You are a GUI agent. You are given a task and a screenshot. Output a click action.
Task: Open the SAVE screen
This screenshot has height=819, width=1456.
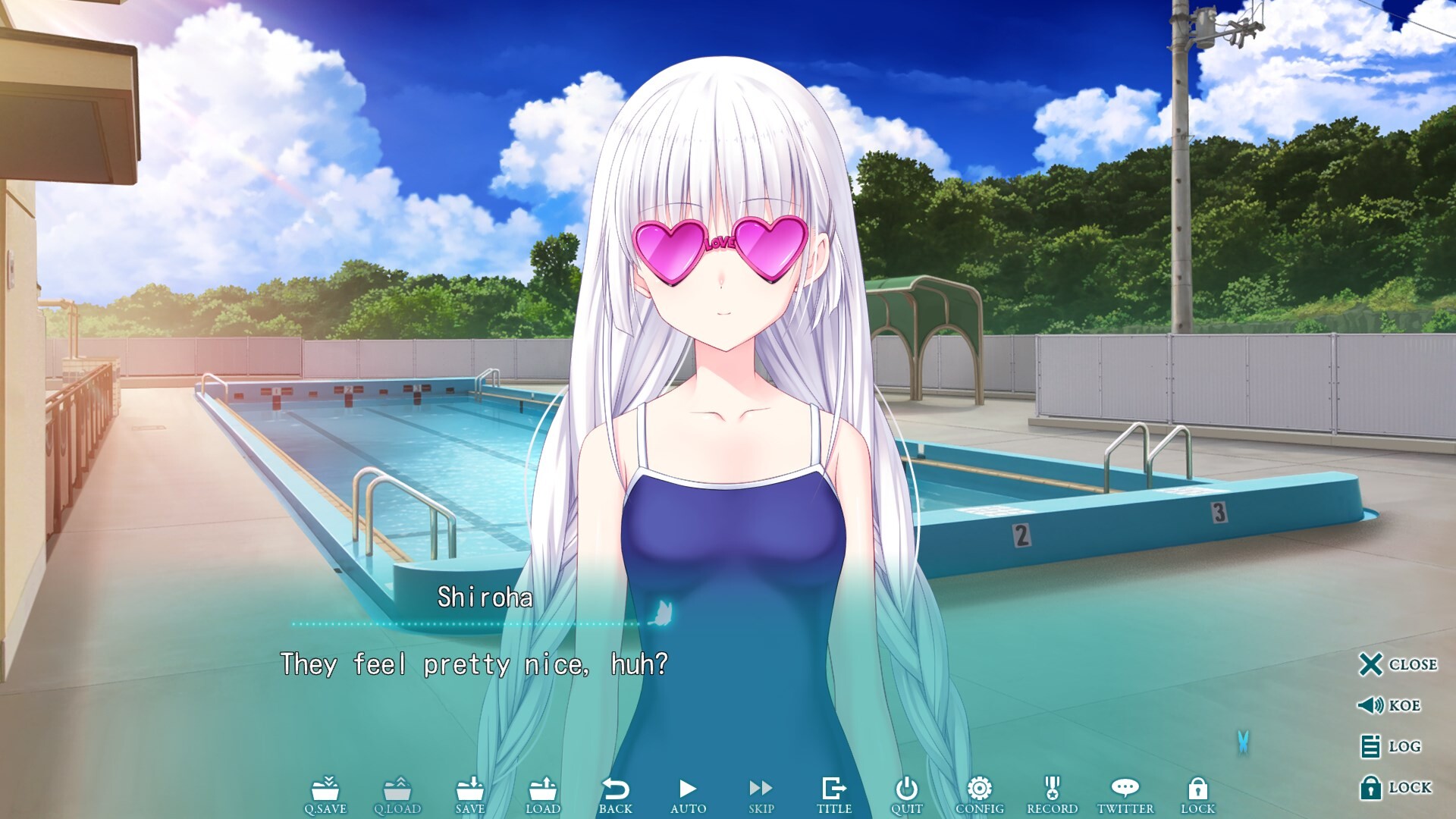[x=470, y=793]
